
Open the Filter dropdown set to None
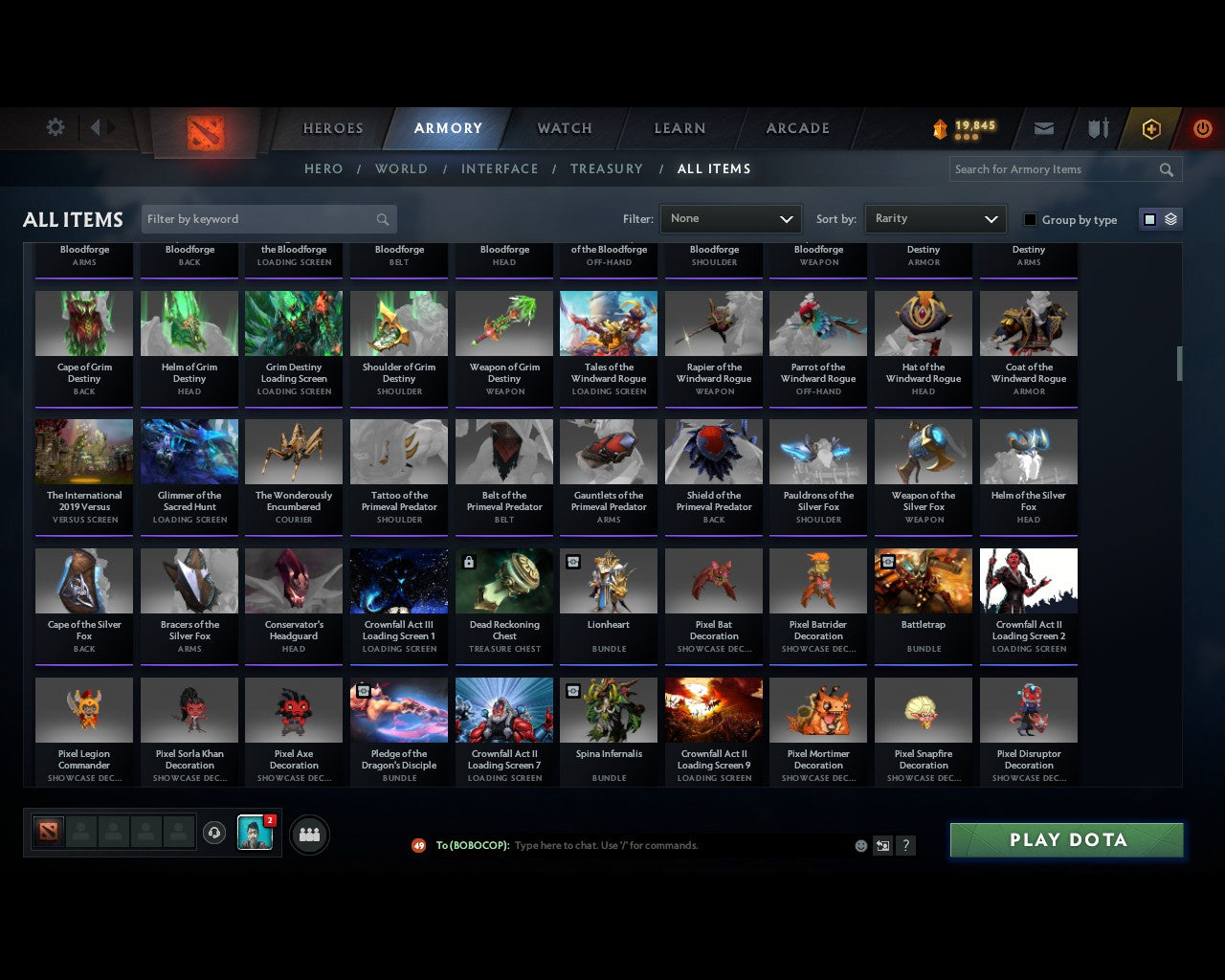(x=730, y=218)
